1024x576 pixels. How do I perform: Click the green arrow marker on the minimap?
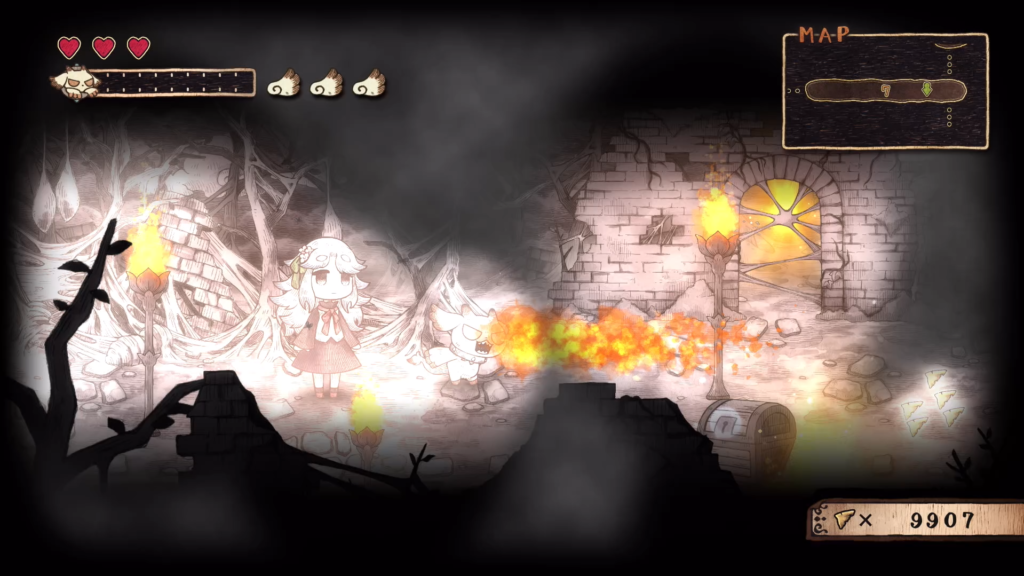click(x=927, y=91)
